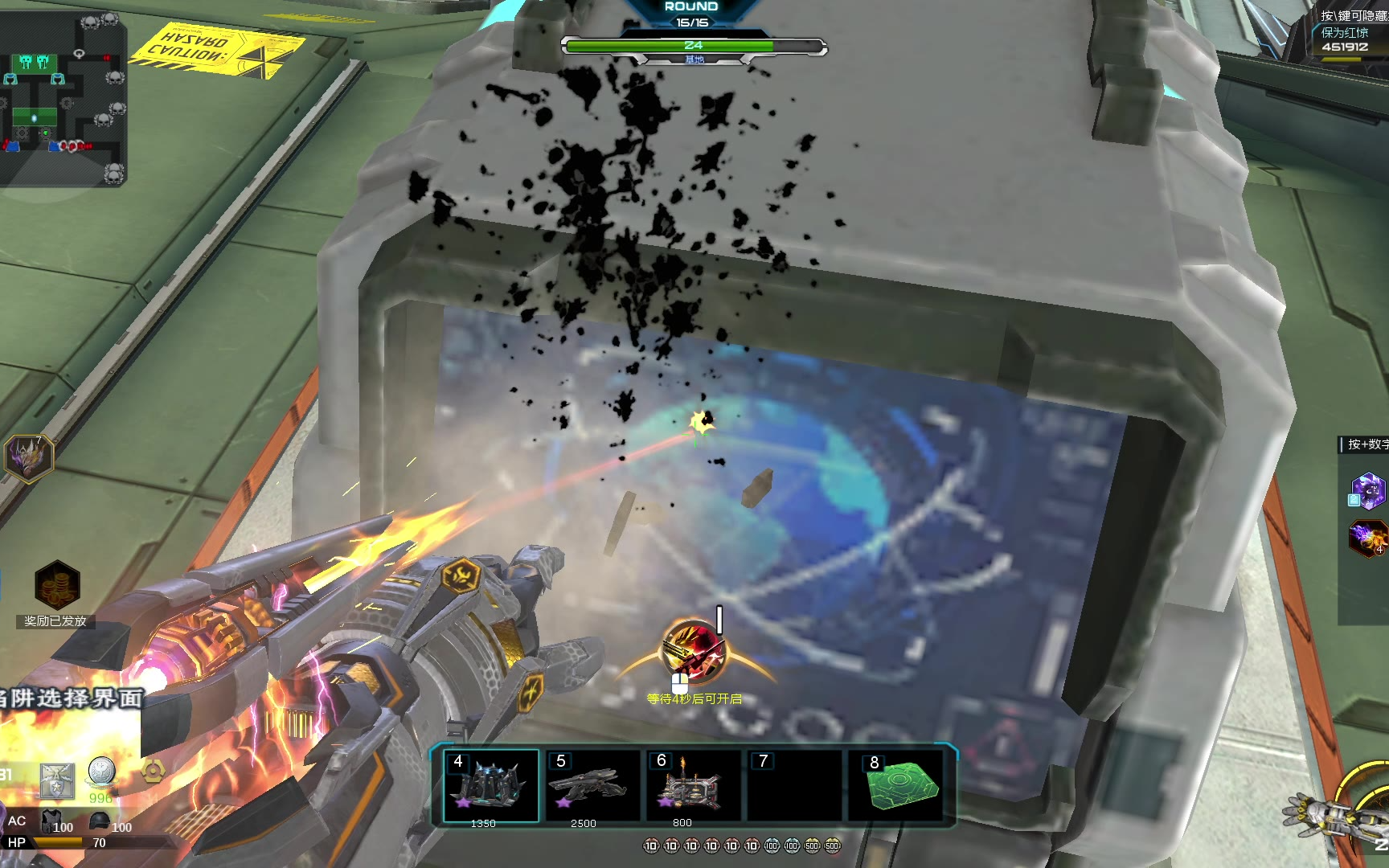Viewport: 1389px width, 868px height.
Task: Select the star shield badge icon
Action: [x=57, y=779]
